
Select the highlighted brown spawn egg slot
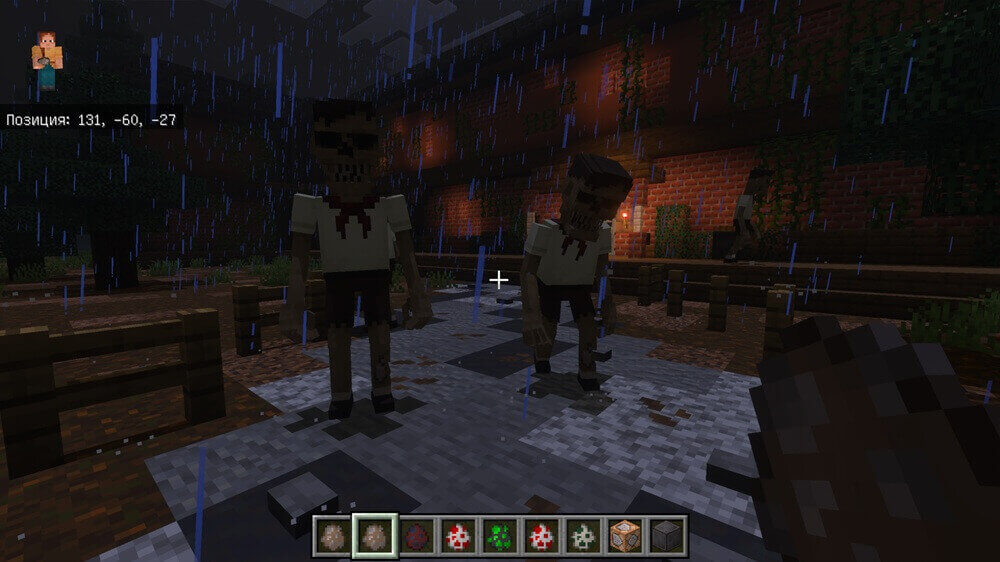click(x=376, y=535)
